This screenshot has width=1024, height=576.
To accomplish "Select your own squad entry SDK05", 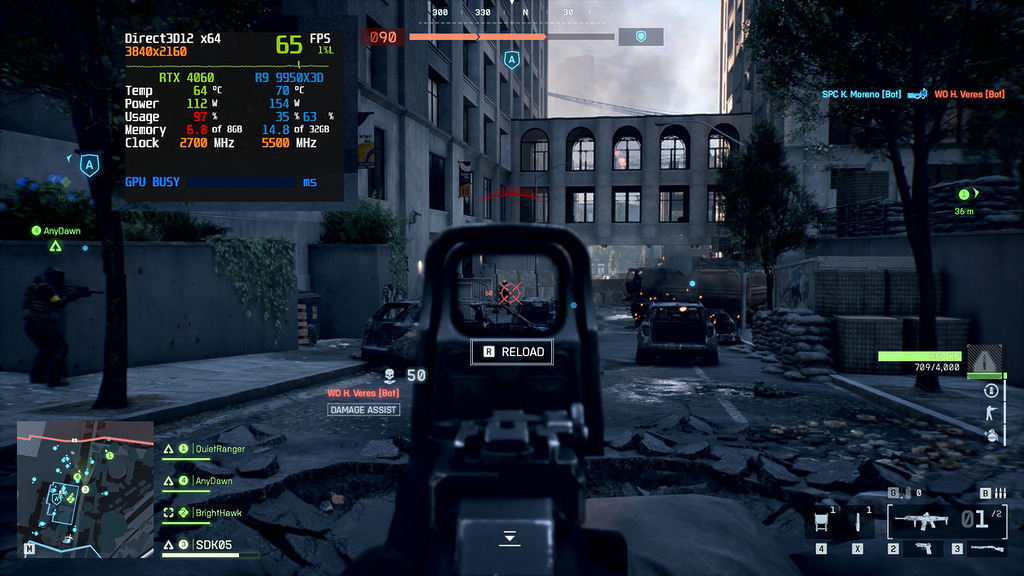I will 212,545.
